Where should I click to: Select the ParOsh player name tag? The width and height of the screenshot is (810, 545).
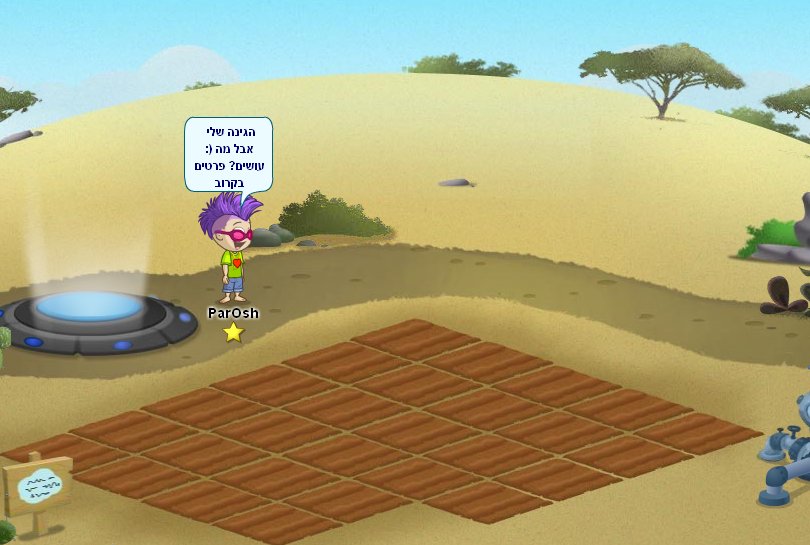coord(233,313)
